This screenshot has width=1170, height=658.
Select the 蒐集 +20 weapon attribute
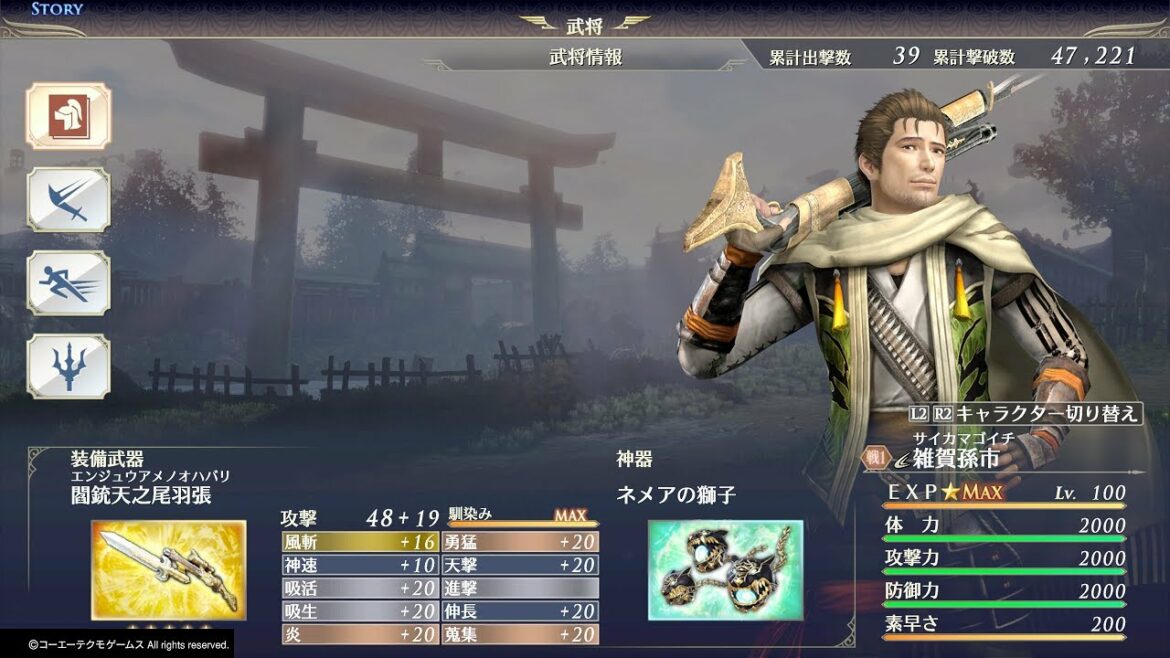[x=520, y=634]
